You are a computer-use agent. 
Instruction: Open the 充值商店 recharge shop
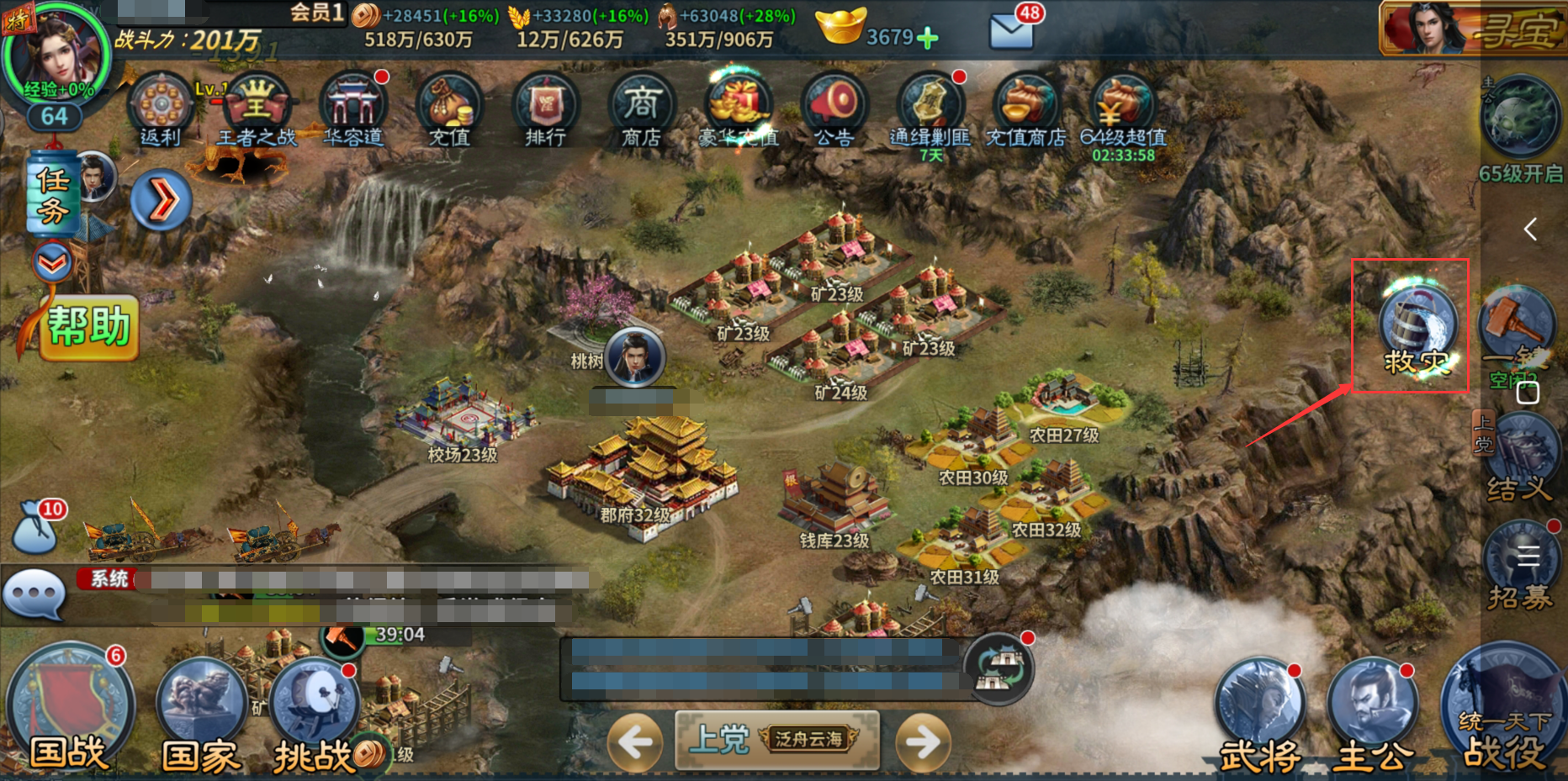click(1025, 109)
